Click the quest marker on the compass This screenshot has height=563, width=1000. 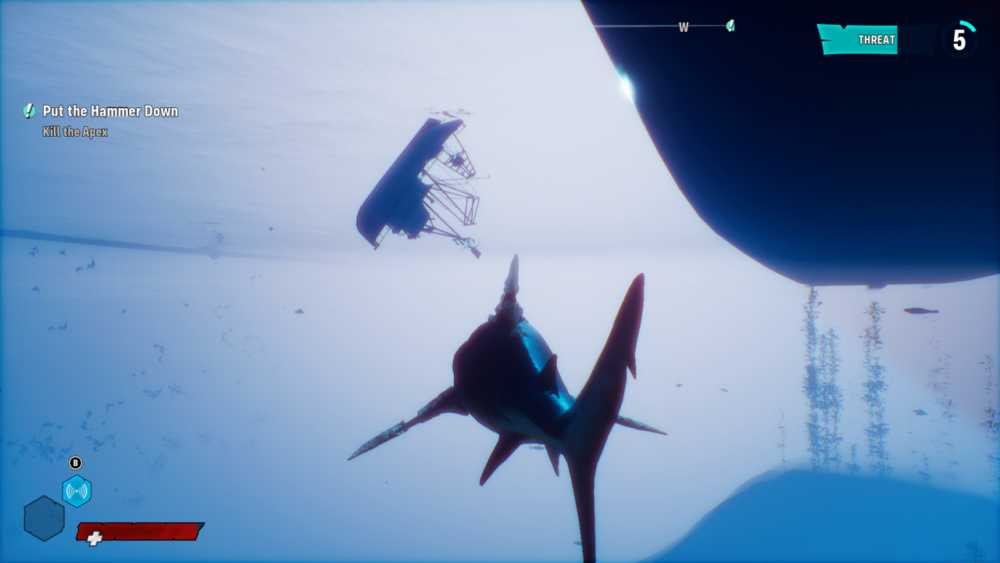pyautogui.click(x=730, y=26)
